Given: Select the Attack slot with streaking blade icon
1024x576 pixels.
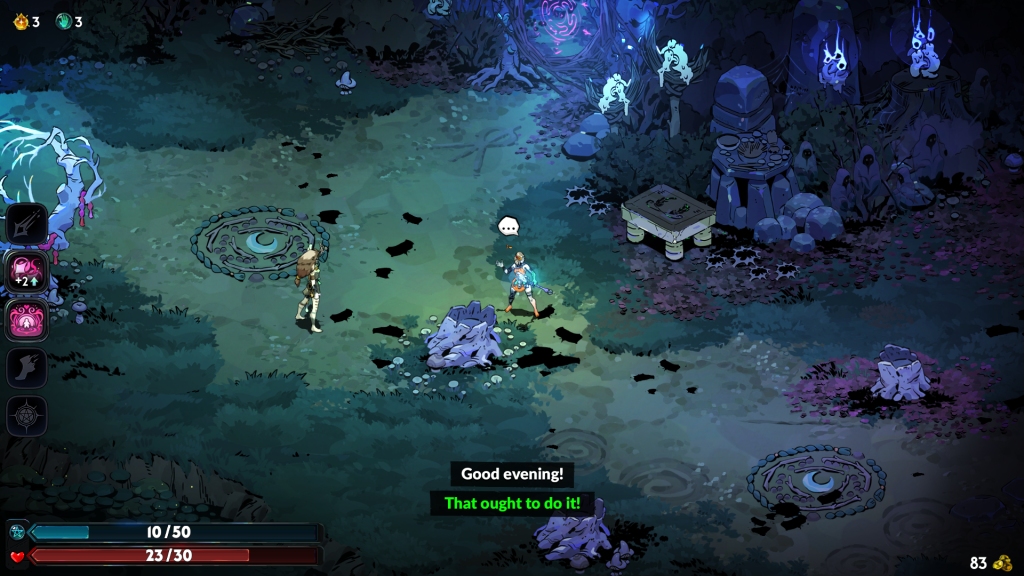Looking at the screenshot, I should (27, 224).
